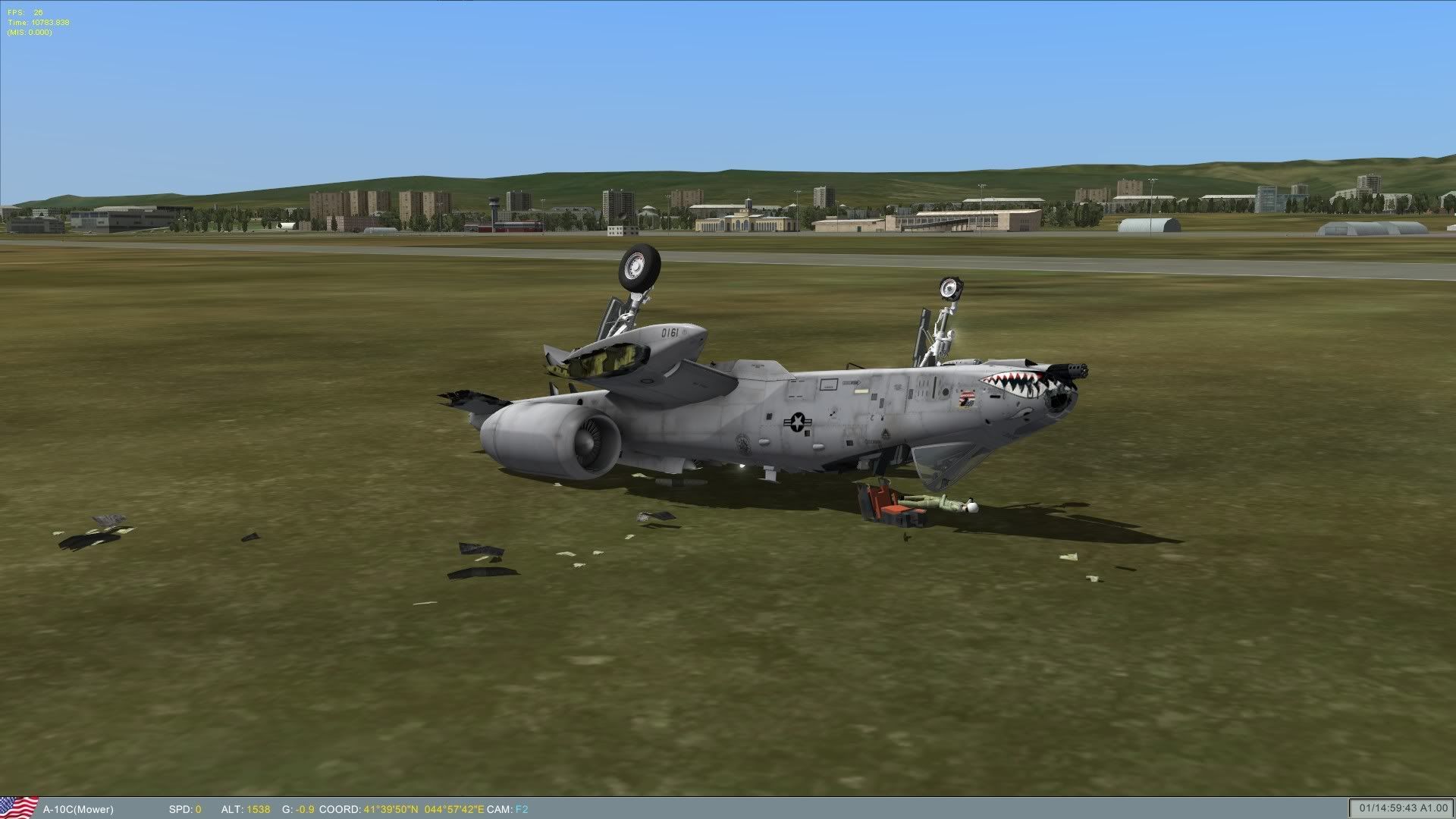Click the A-10C(Mower) aircraft label
Viewport: 1456px width, 819px height.
point(80,808)
